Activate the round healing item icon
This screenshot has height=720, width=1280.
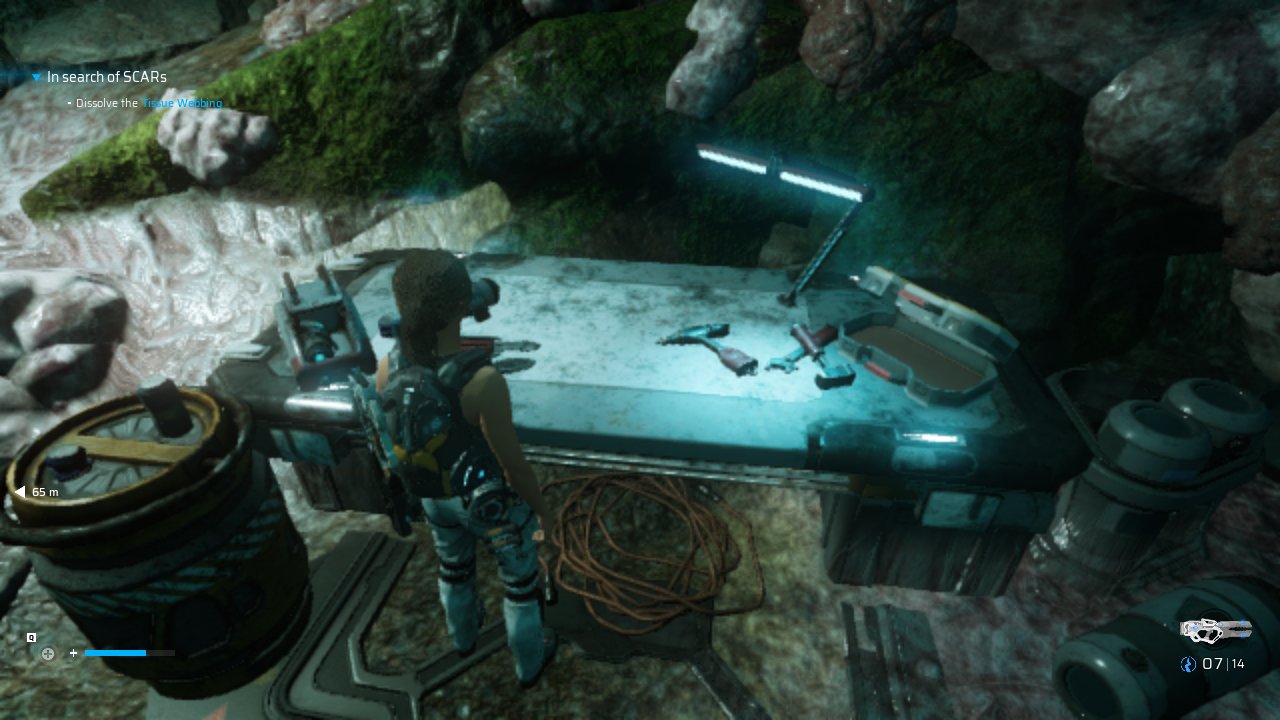(47, 654)
